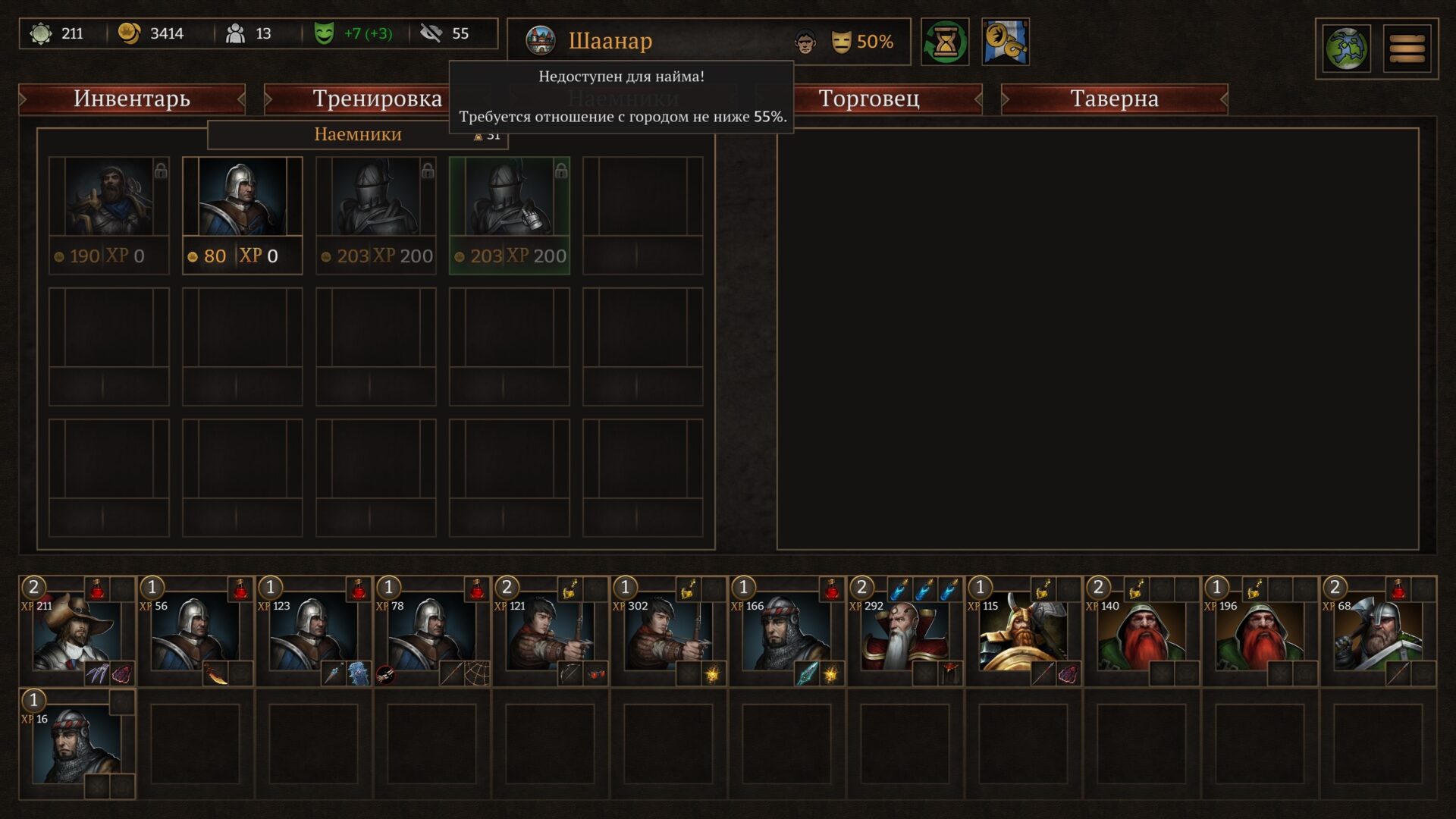Open the blue banner with keys icon
This screenshot has height=819, width=1456.
tap(1006, 42)
